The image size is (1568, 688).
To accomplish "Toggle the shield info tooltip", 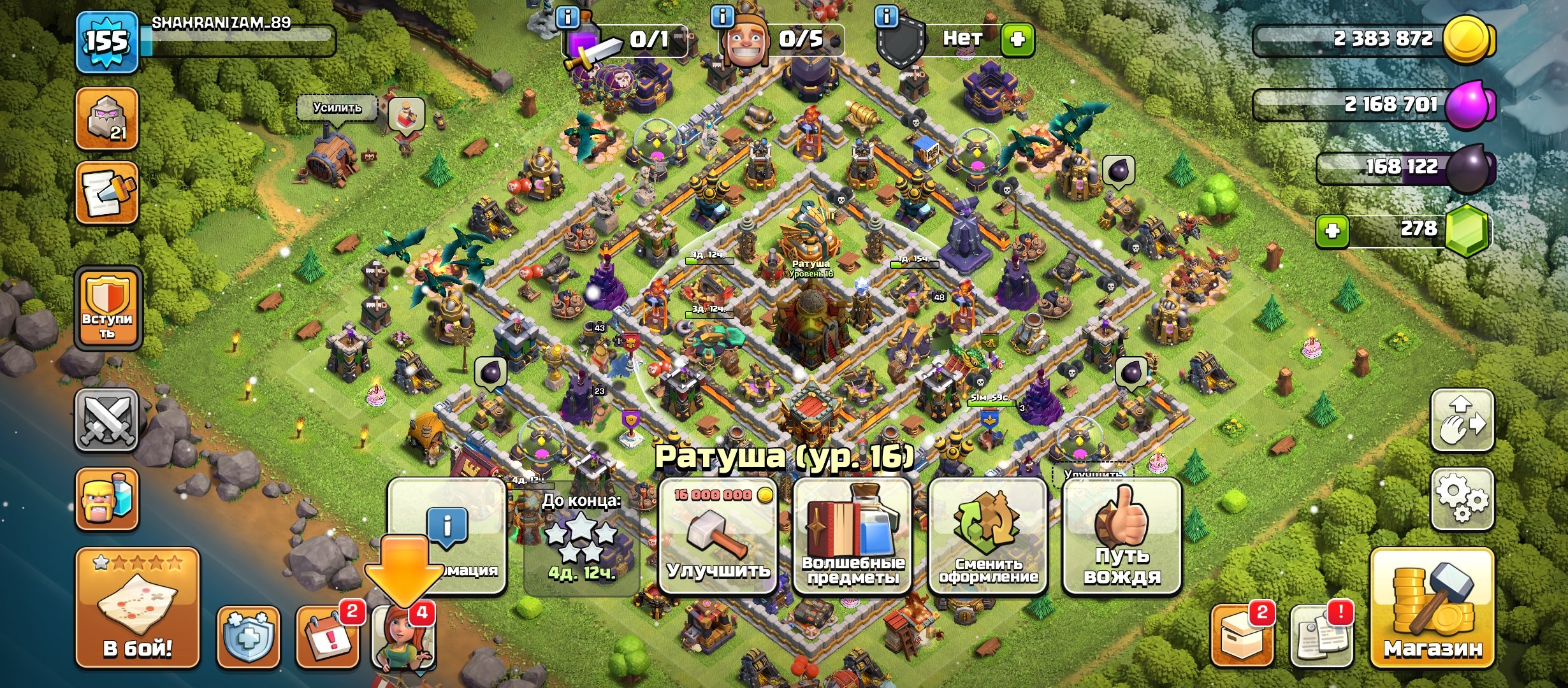I will 888,17.
